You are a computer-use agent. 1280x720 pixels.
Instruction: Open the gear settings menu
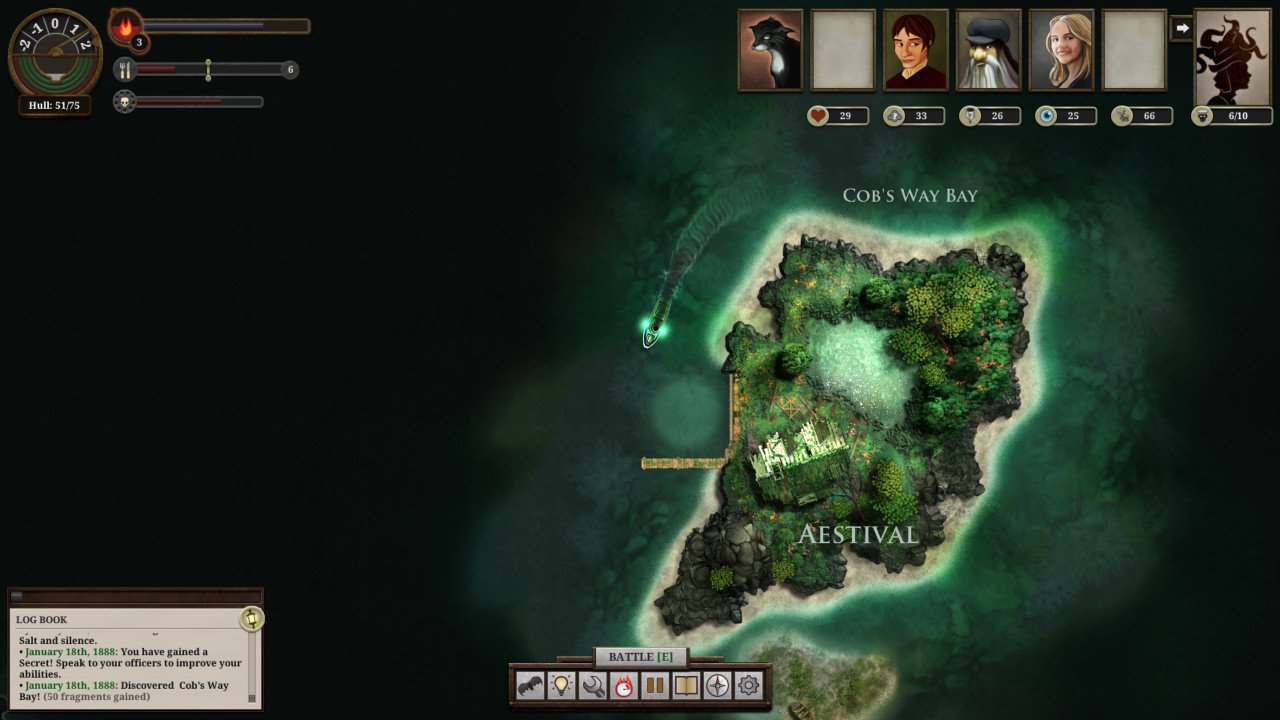pyautogui.click(x=748, y=686)
